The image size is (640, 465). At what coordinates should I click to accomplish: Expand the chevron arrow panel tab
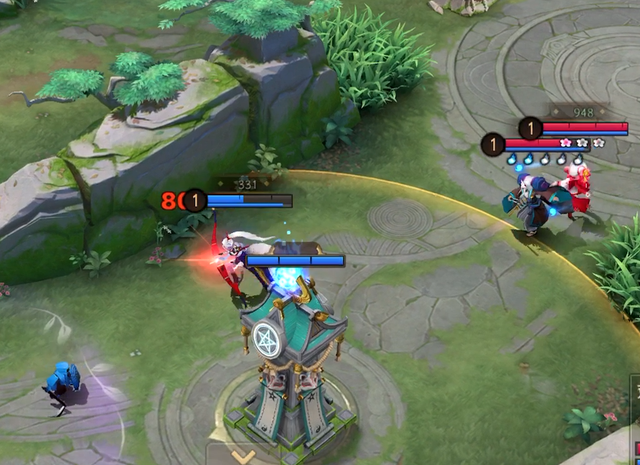(x=242, y=456)
